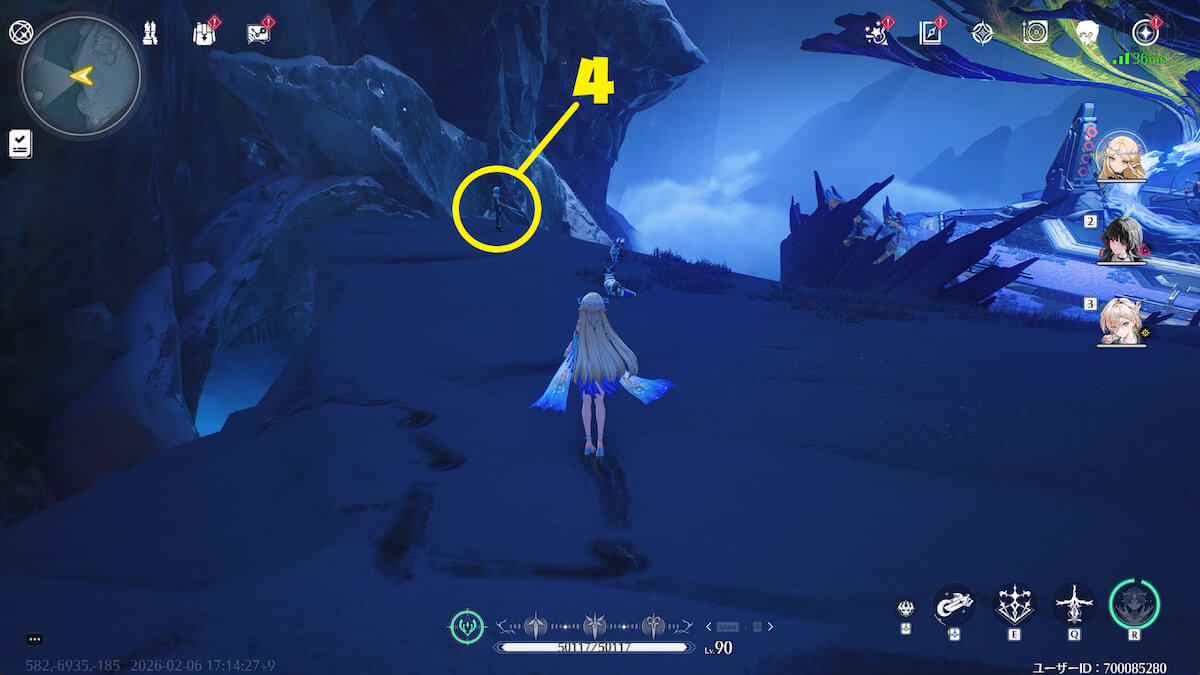Open the chess pieces team icon
Image resolution: width=1200 pixels, height=675 pixels.
(x=149, y=33)
